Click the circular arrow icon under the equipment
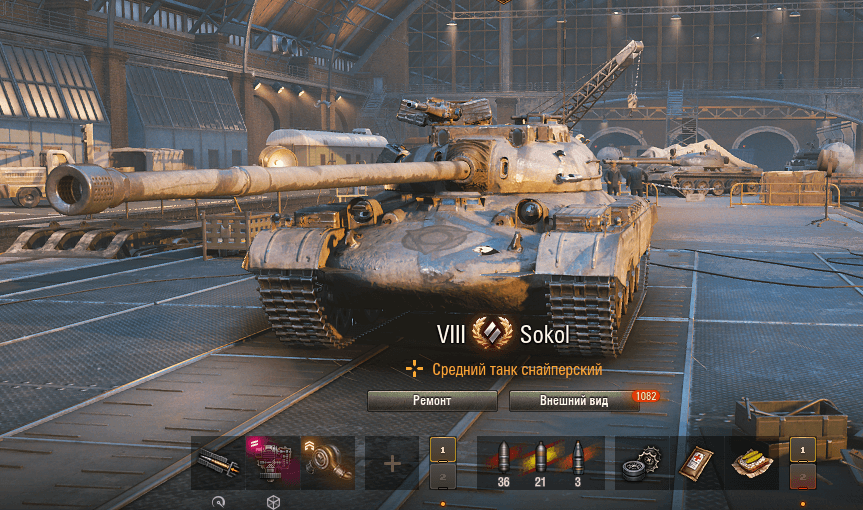863x510 pixels. 218,501
